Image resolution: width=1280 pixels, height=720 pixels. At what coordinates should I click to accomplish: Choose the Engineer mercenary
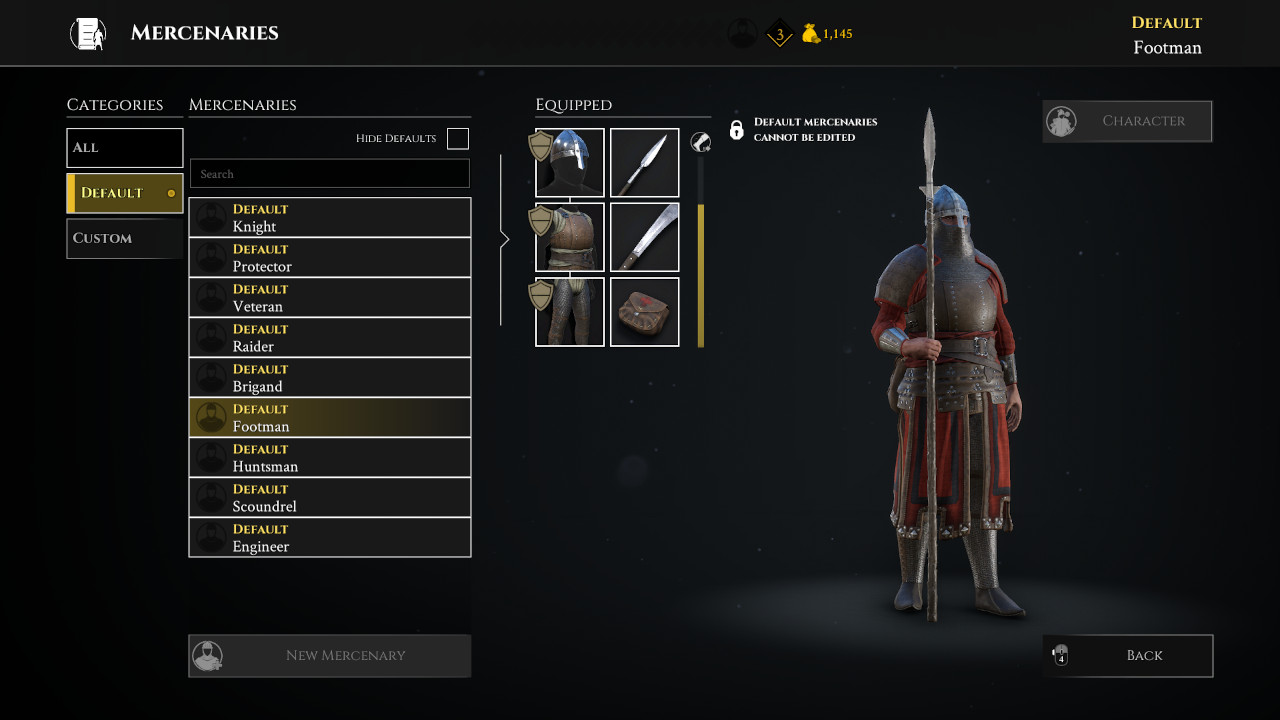(330, 537)
